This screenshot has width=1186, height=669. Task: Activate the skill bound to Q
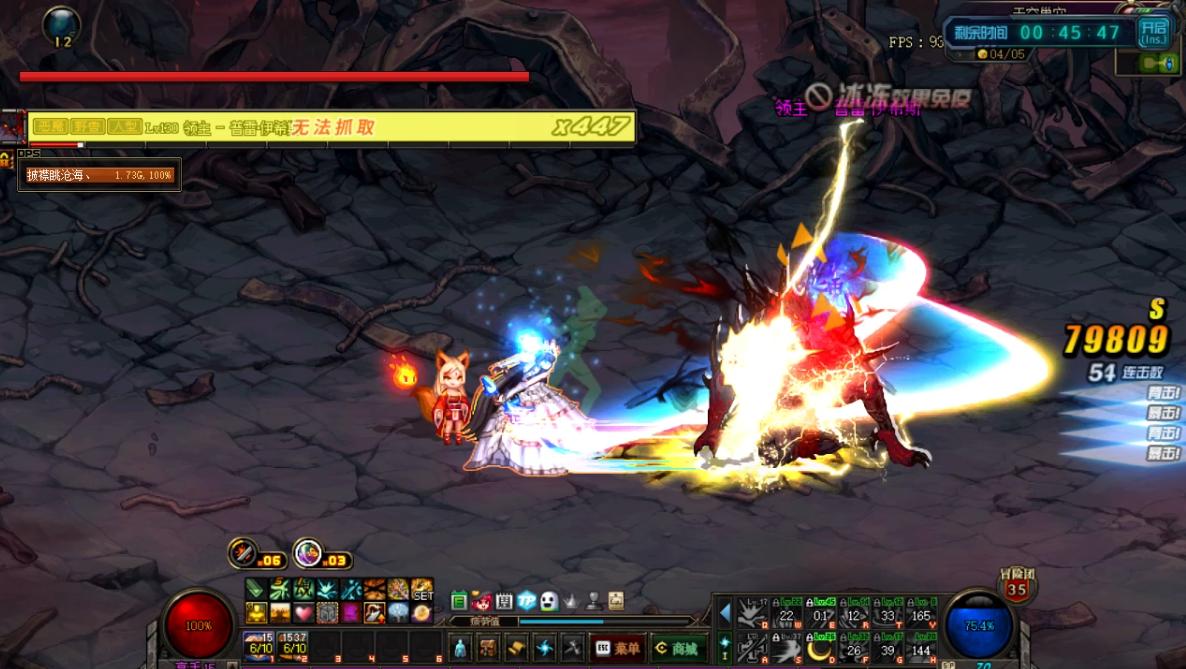tap(752, 612)
